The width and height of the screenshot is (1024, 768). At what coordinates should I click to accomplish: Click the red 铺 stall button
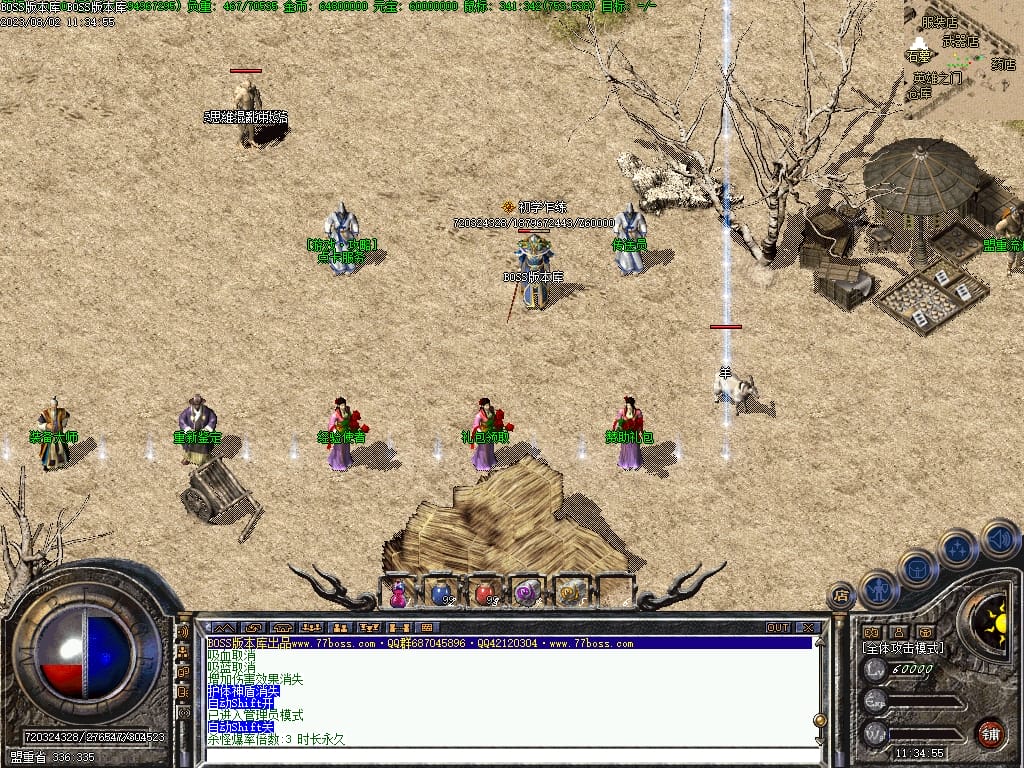[990, 732]
